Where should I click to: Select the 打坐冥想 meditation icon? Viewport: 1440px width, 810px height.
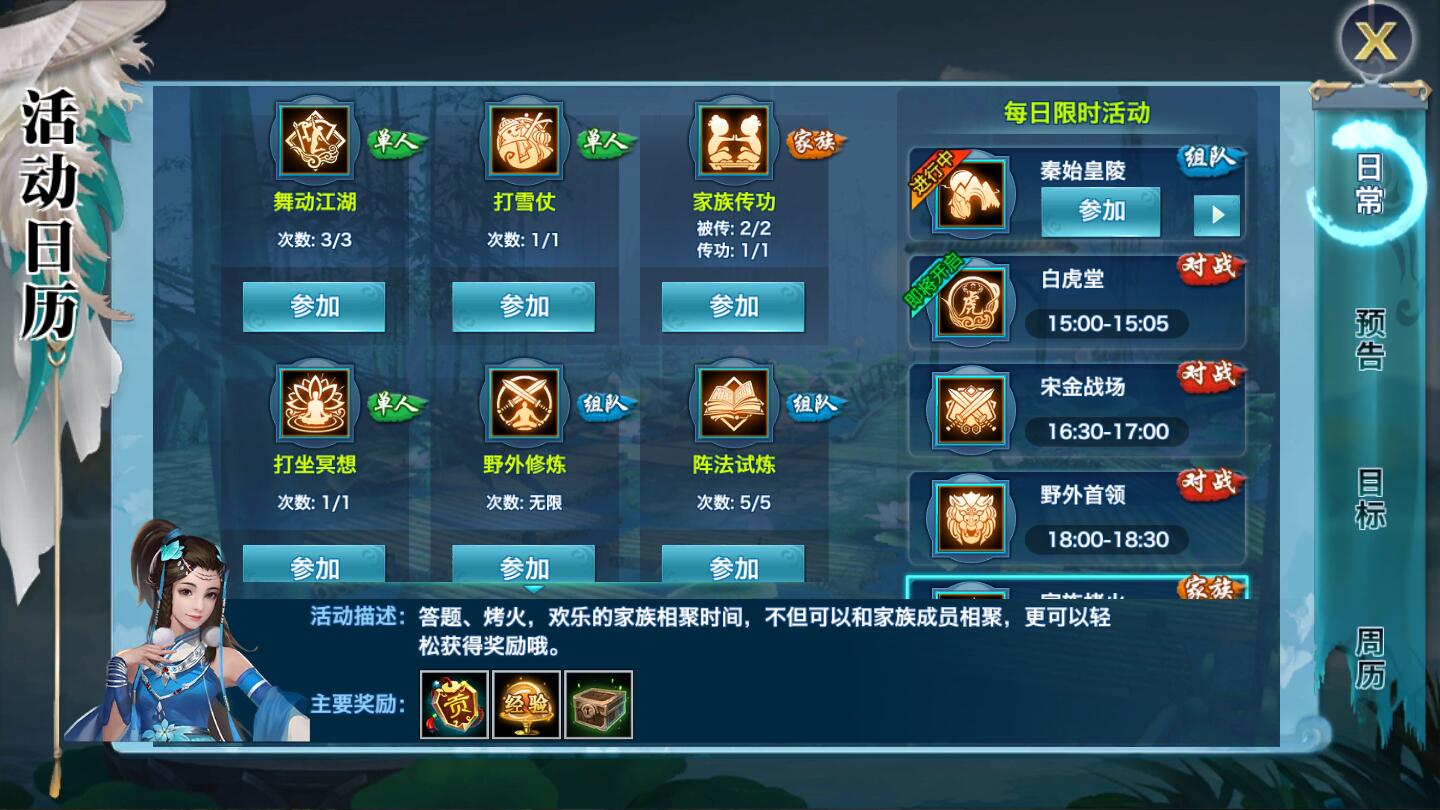point(315,402)
